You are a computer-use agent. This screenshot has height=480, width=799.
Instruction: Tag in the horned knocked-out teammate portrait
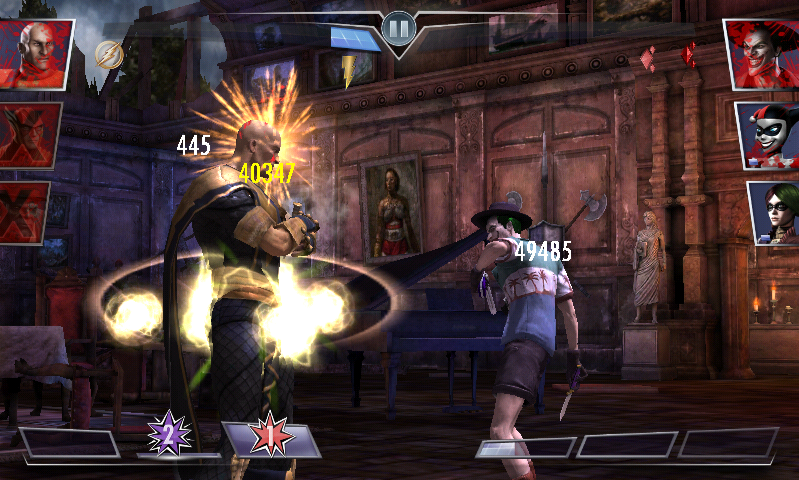coord(30,134)
